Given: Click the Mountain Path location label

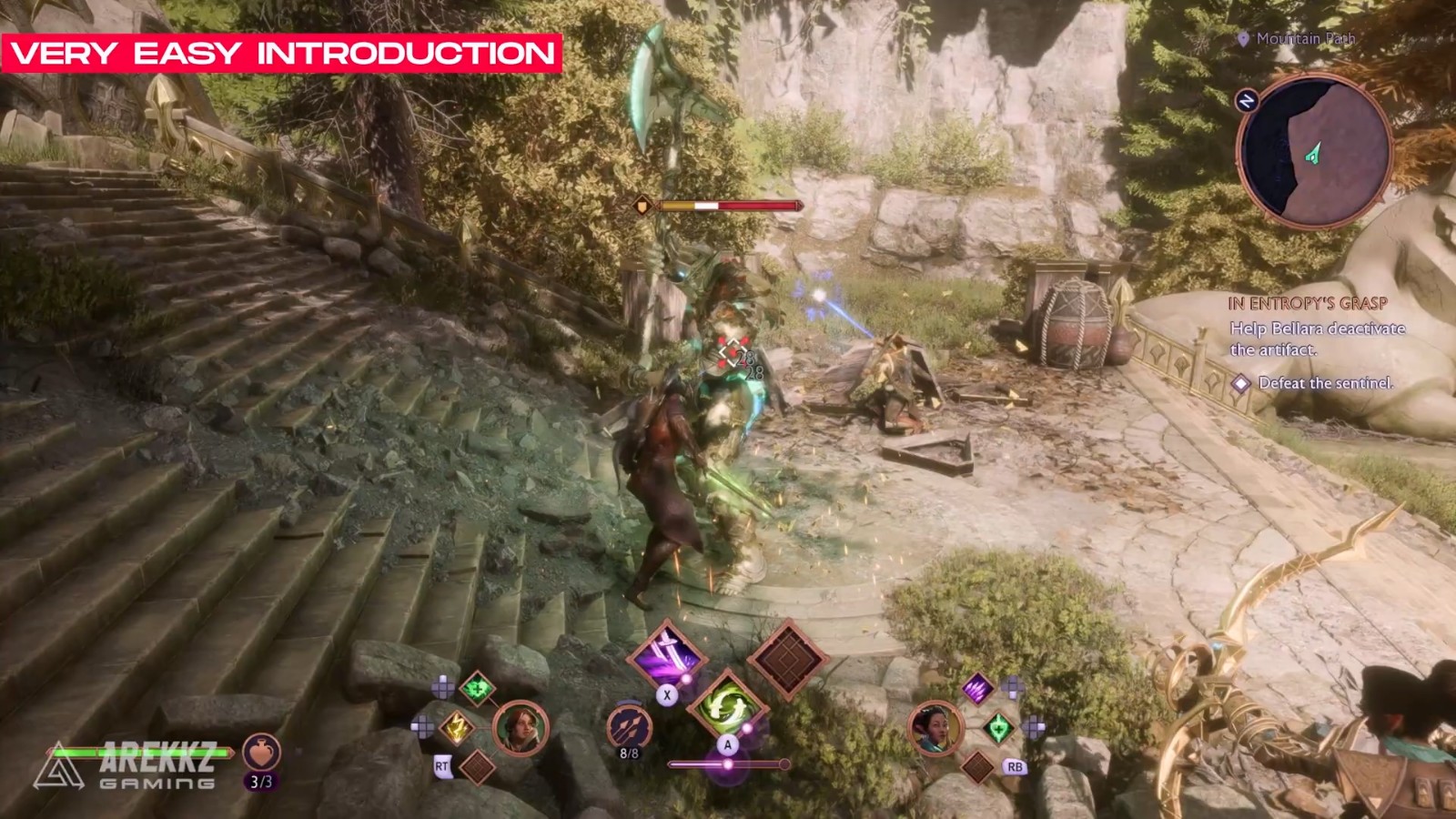Looking at the screenshot, I should tap(1305, 38).
